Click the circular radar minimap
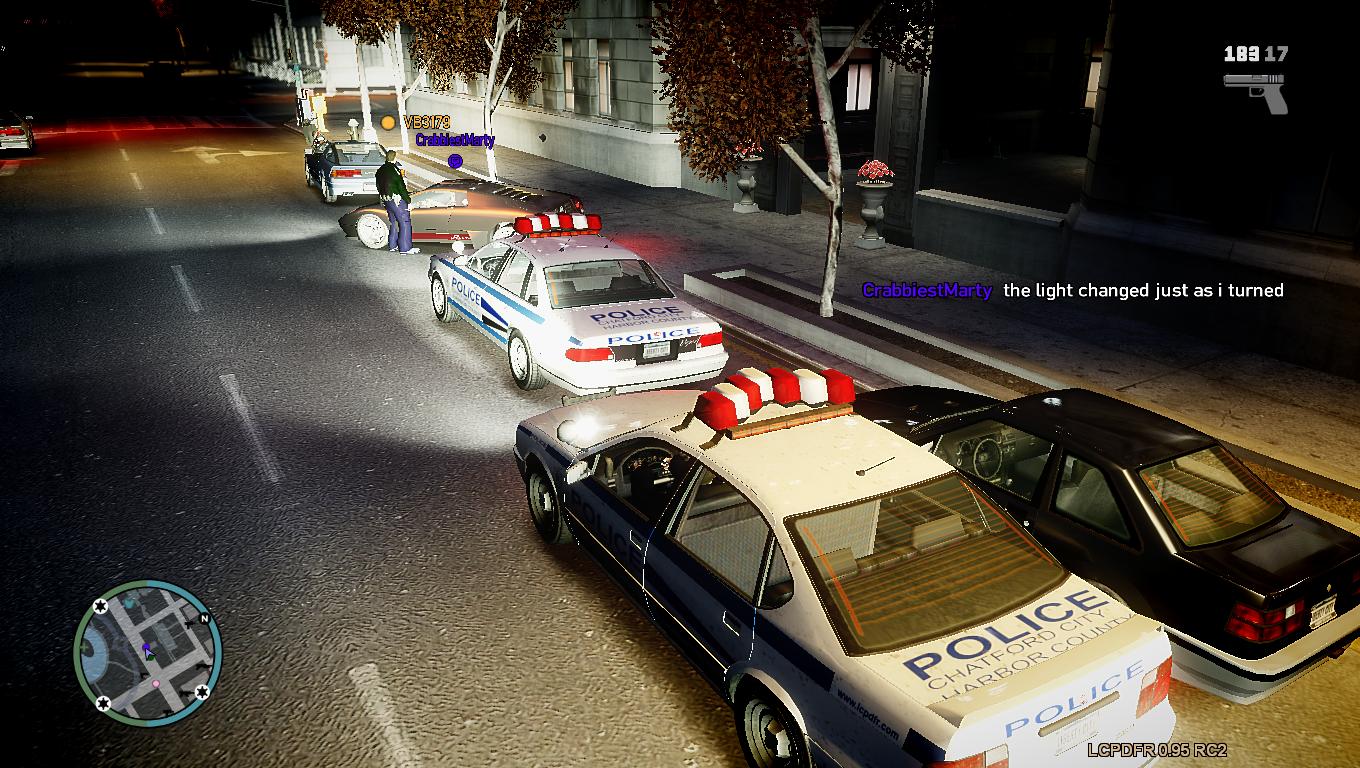 tap(147, 651)
